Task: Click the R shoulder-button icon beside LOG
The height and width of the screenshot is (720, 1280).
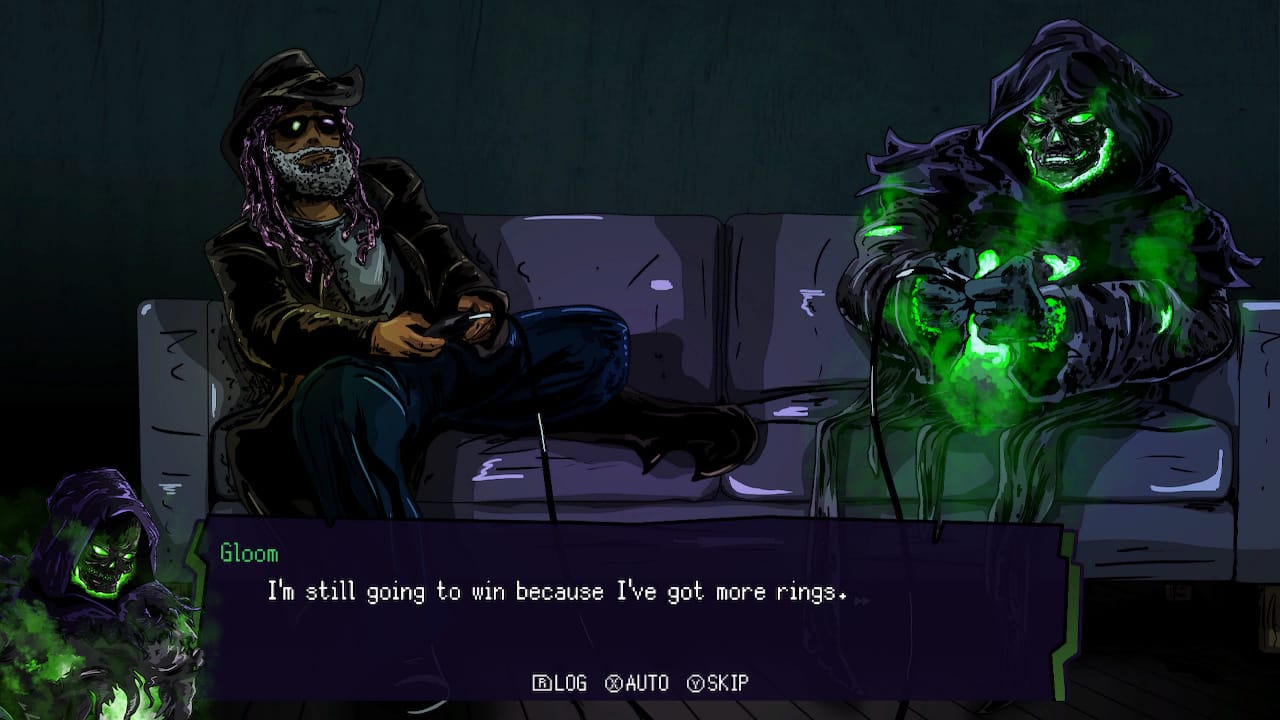Action: point(541,684)
